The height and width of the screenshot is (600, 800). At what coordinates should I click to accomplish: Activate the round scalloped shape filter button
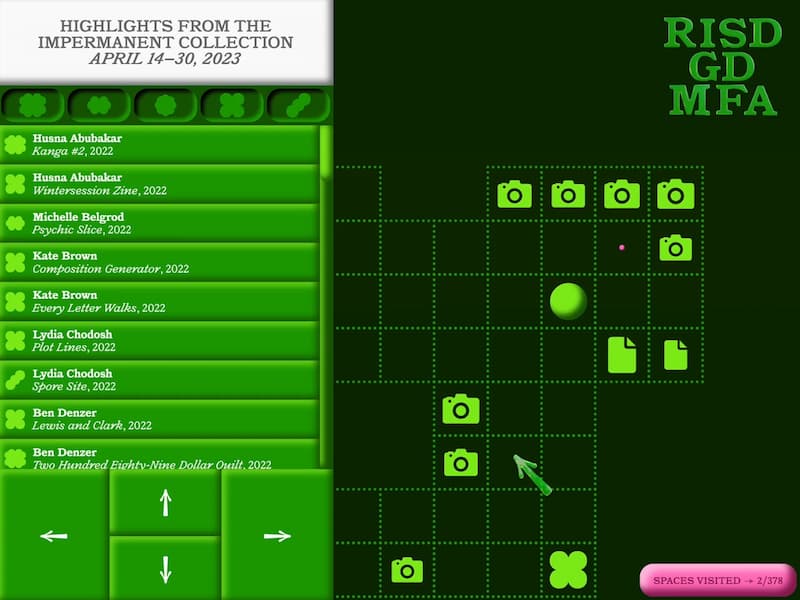[x=165, y=104]
